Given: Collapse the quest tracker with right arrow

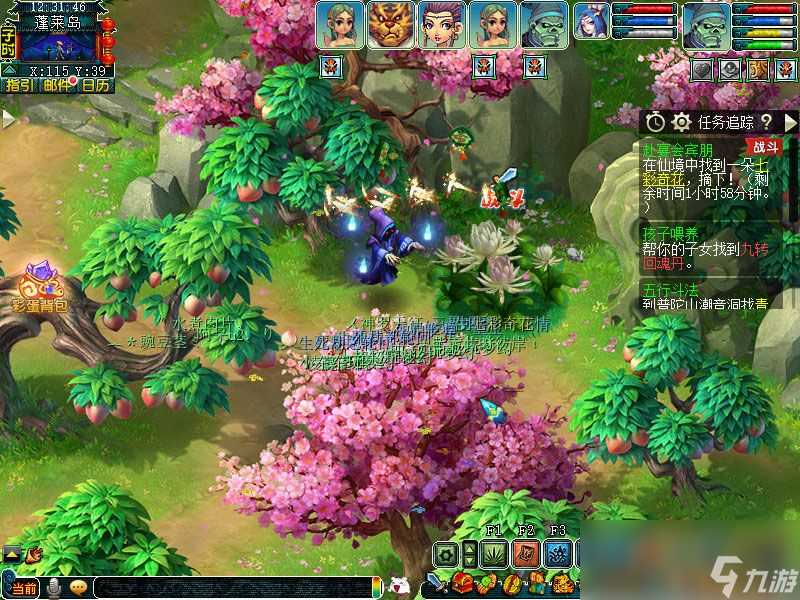Looking at the screenshot, I should (x=788, y=121).
